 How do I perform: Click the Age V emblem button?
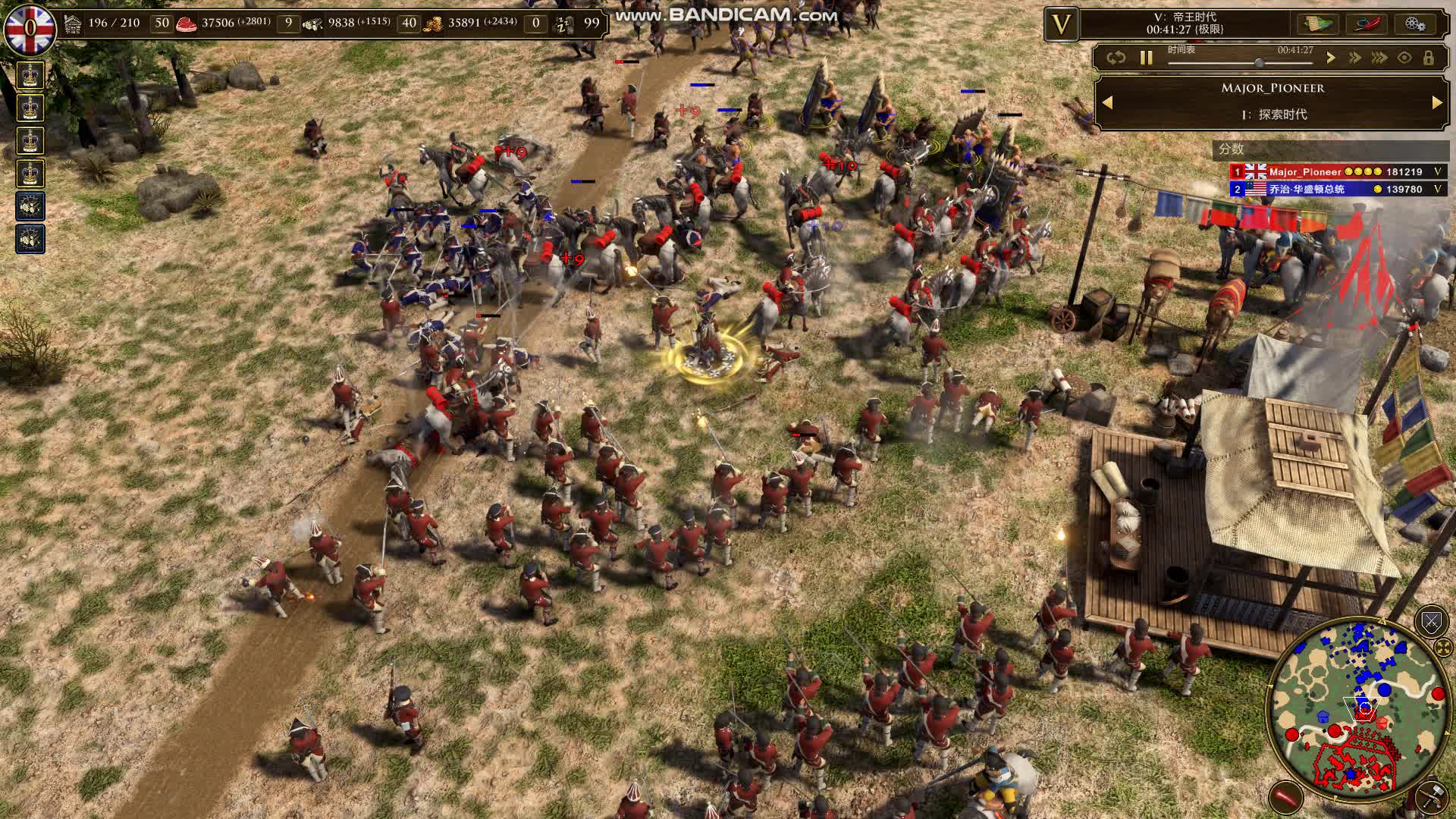(1061, 25)
